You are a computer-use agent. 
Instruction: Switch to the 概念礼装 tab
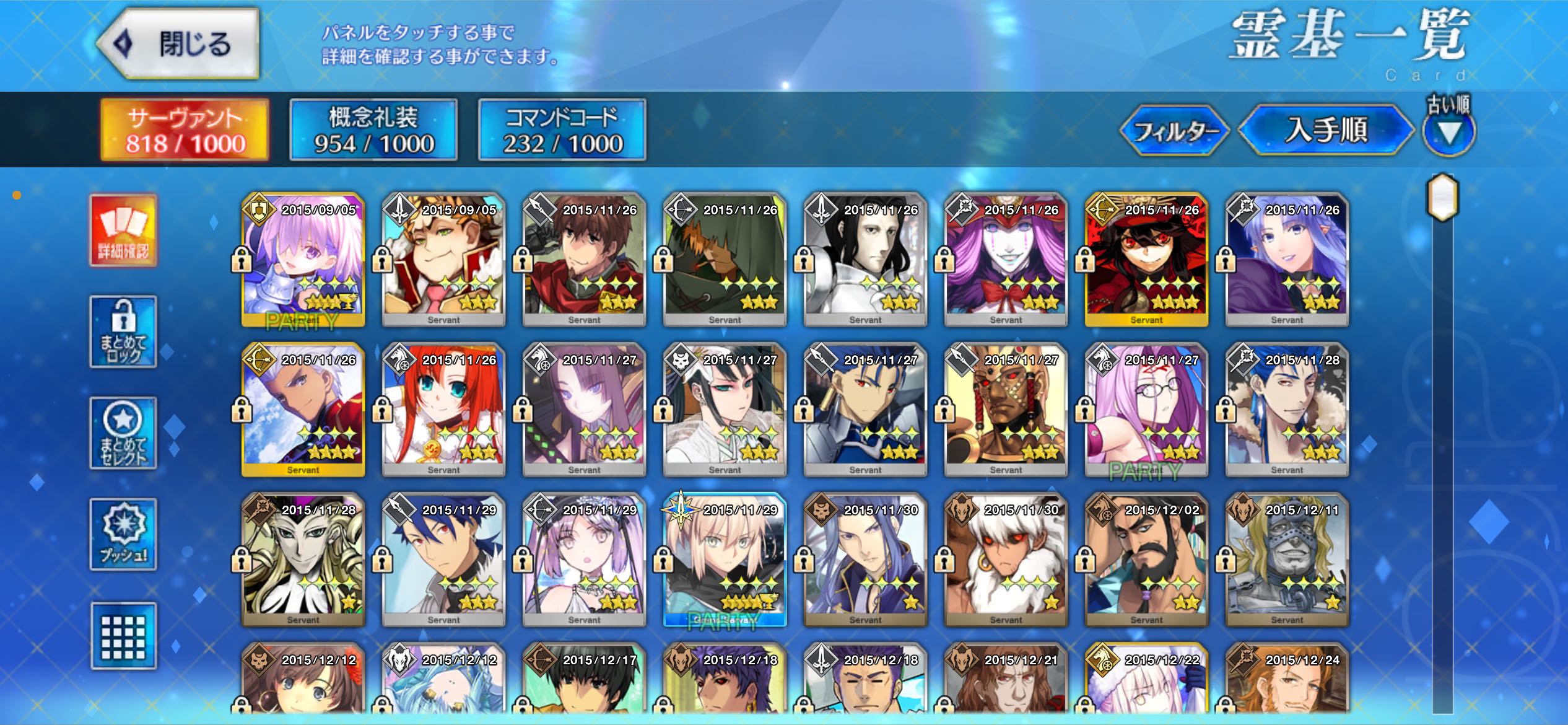pyautogui.click(x=373, y=130)
